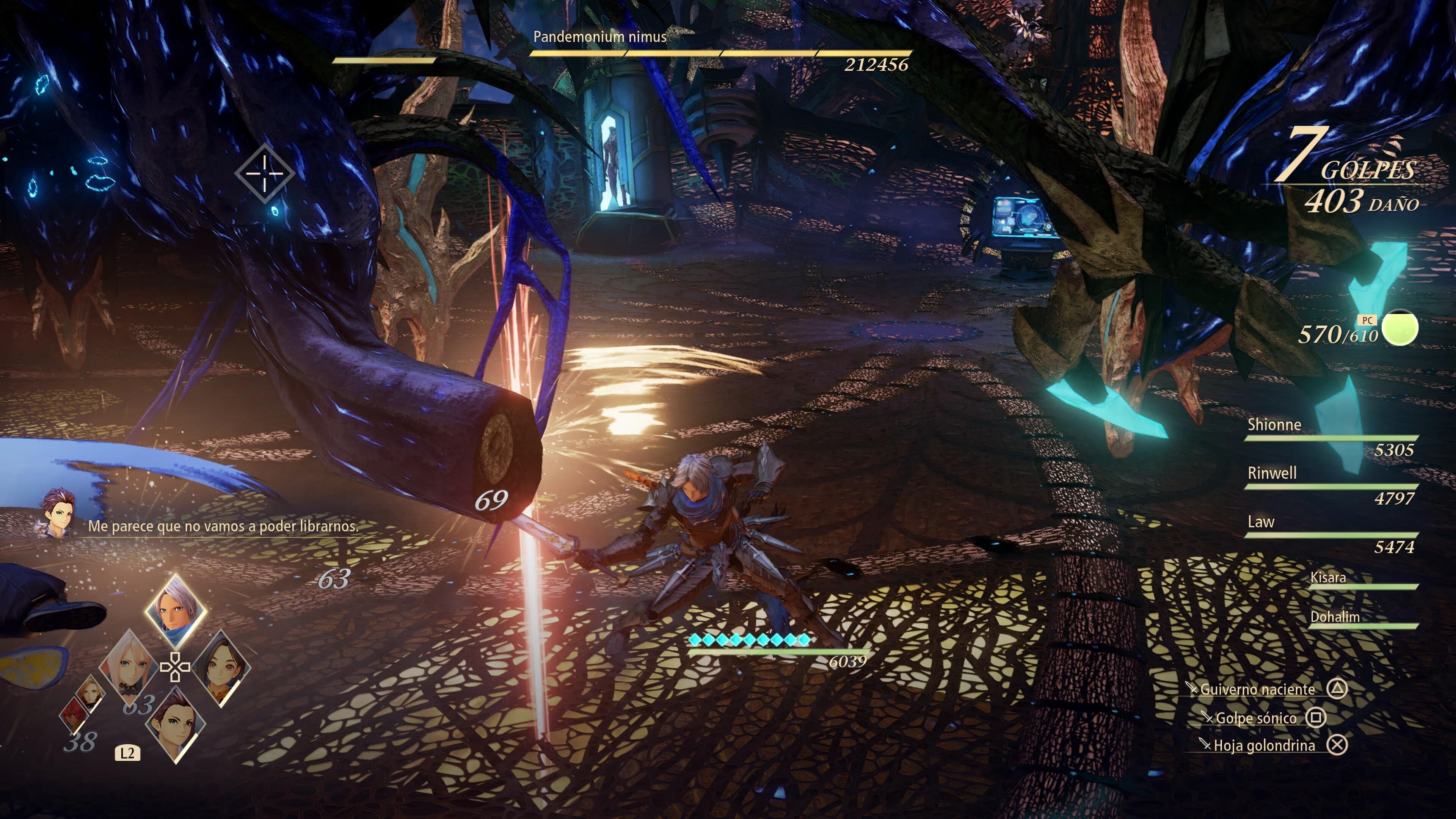Trigger Alphen's boost attack portrait
This screenshot has width=1456, height=819.
tap(176, 610)
